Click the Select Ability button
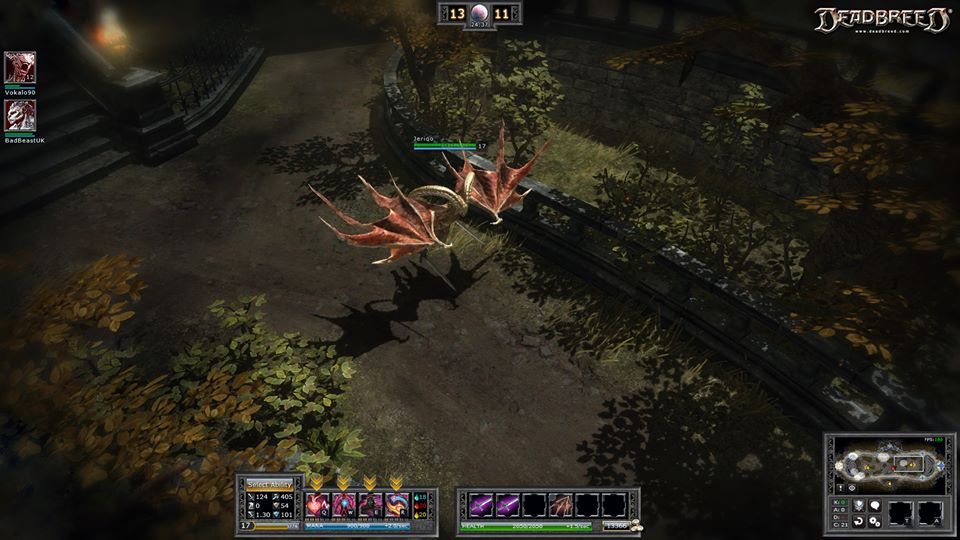 [x=270, y=484]
